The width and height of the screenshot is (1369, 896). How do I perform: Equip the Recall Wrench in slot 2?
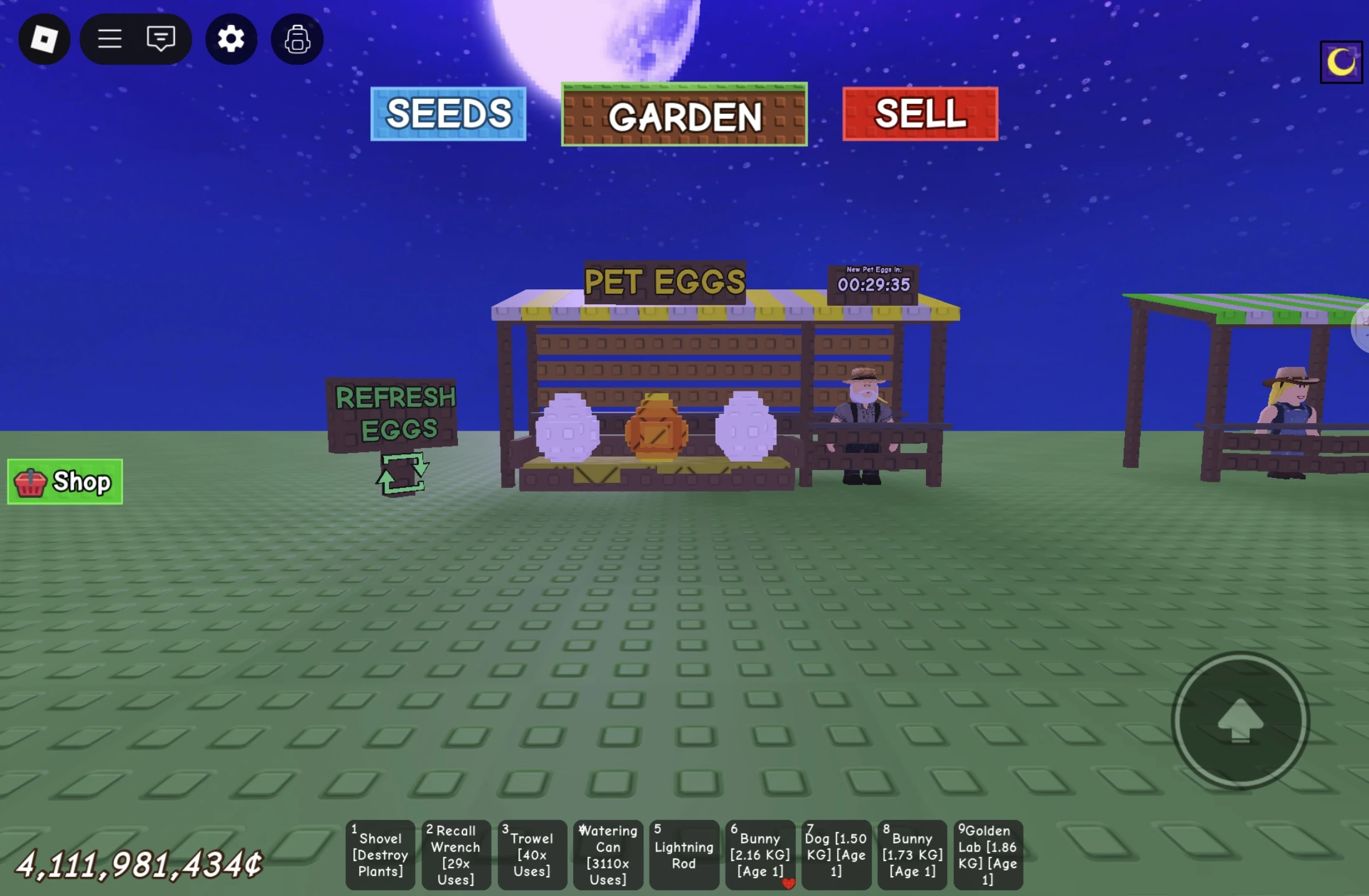pyautogui.click(x=456, y=855)
